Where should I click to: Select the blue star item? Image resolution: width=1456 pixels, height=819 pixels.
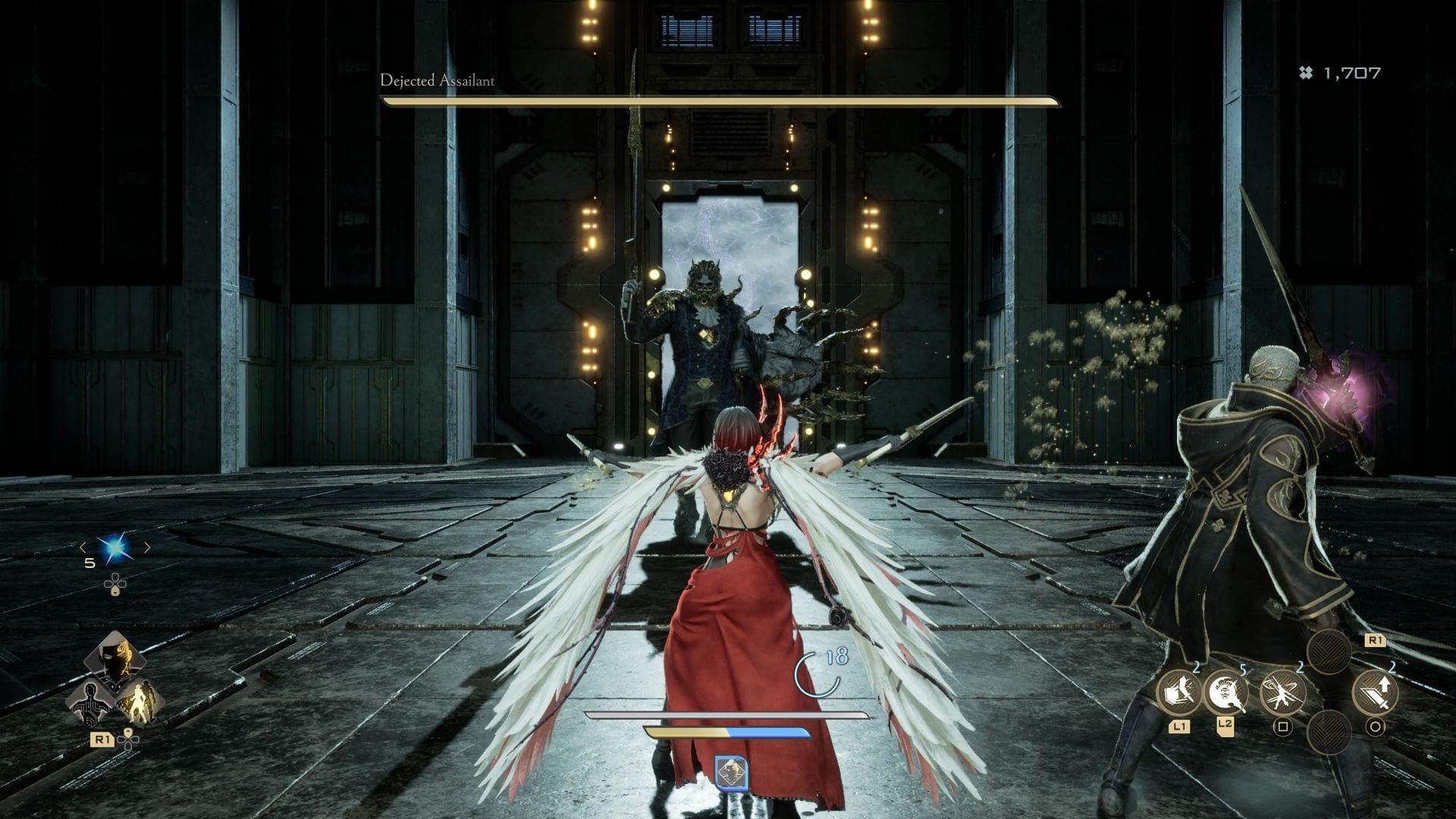coord(116,548)
